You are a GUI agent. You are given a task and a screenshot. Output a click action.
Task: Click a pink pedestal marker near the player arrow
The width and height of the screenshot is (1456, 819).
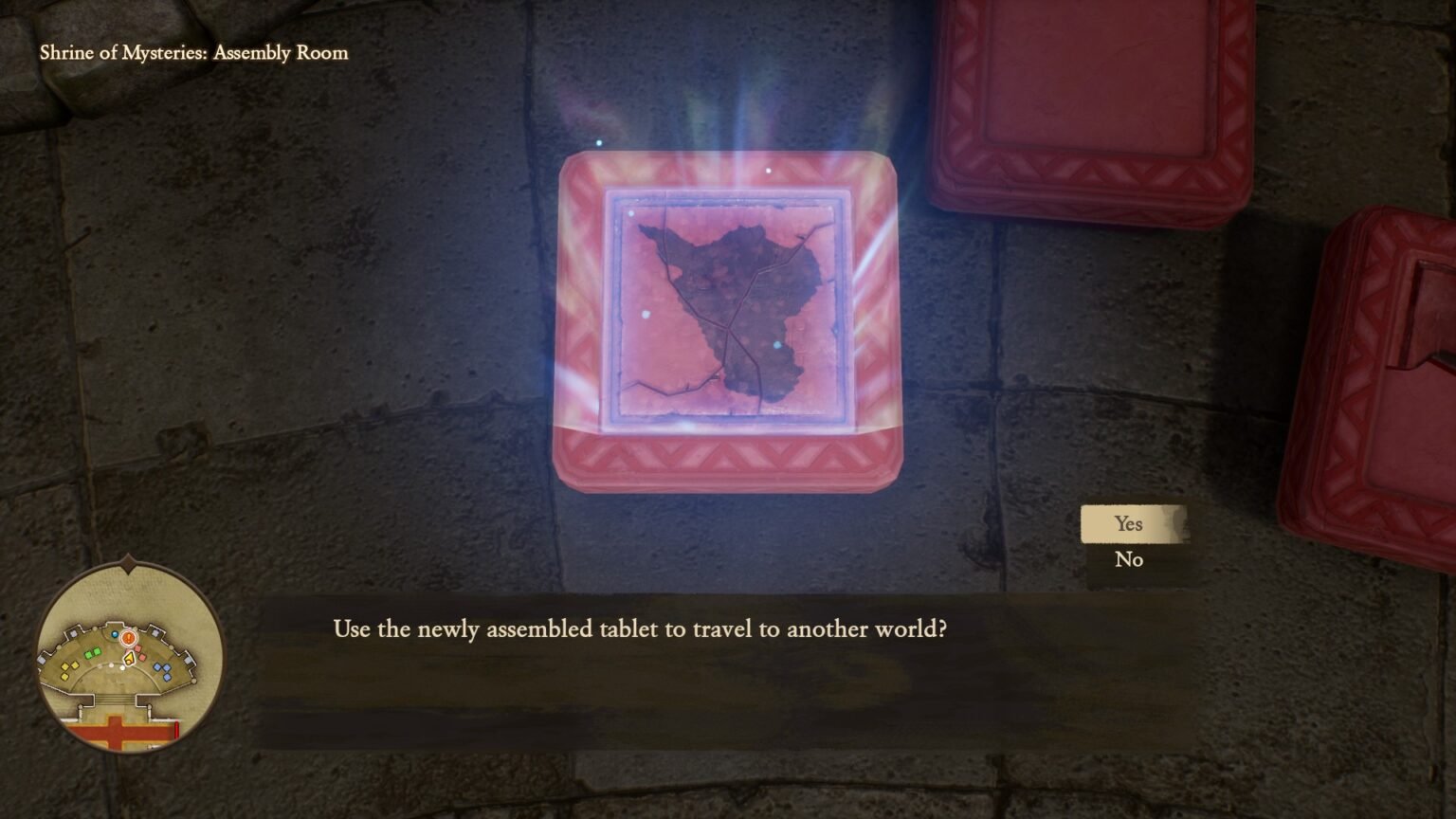[138, 649]
